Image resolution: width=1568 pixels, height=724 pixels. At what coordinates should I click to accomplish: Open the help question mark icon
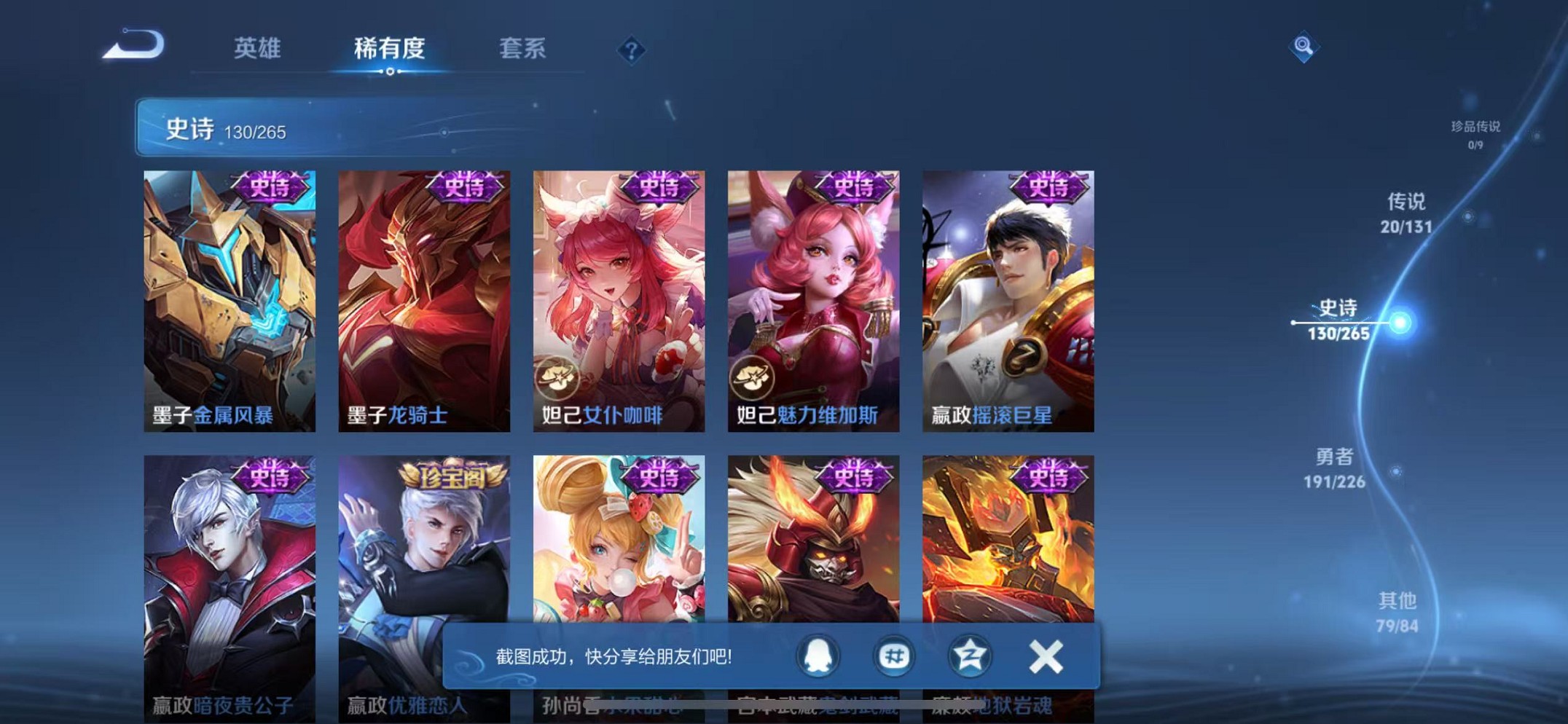click(631, 50)
